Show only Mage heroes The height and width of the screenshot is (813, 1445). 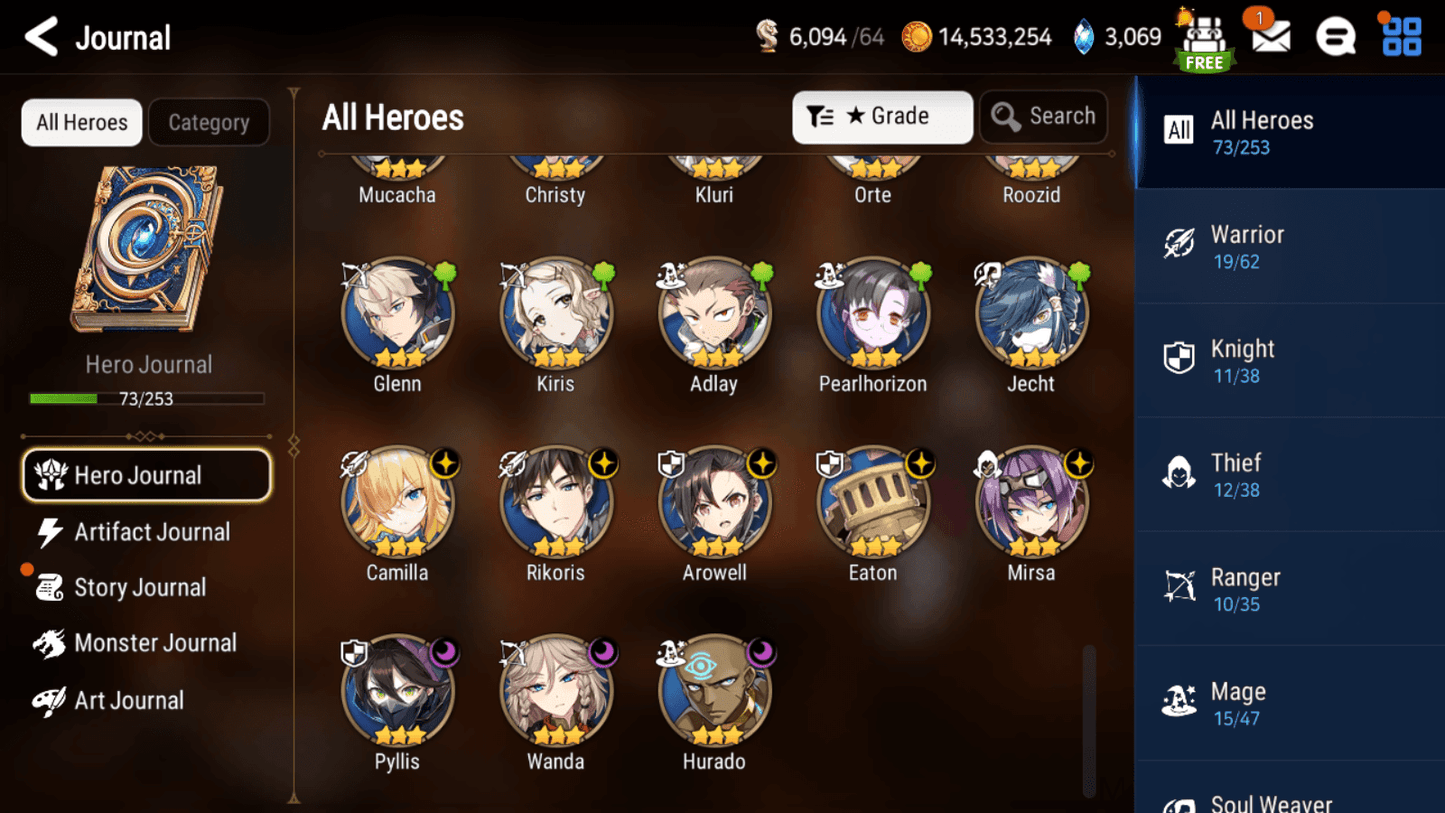coord(1289,703)
